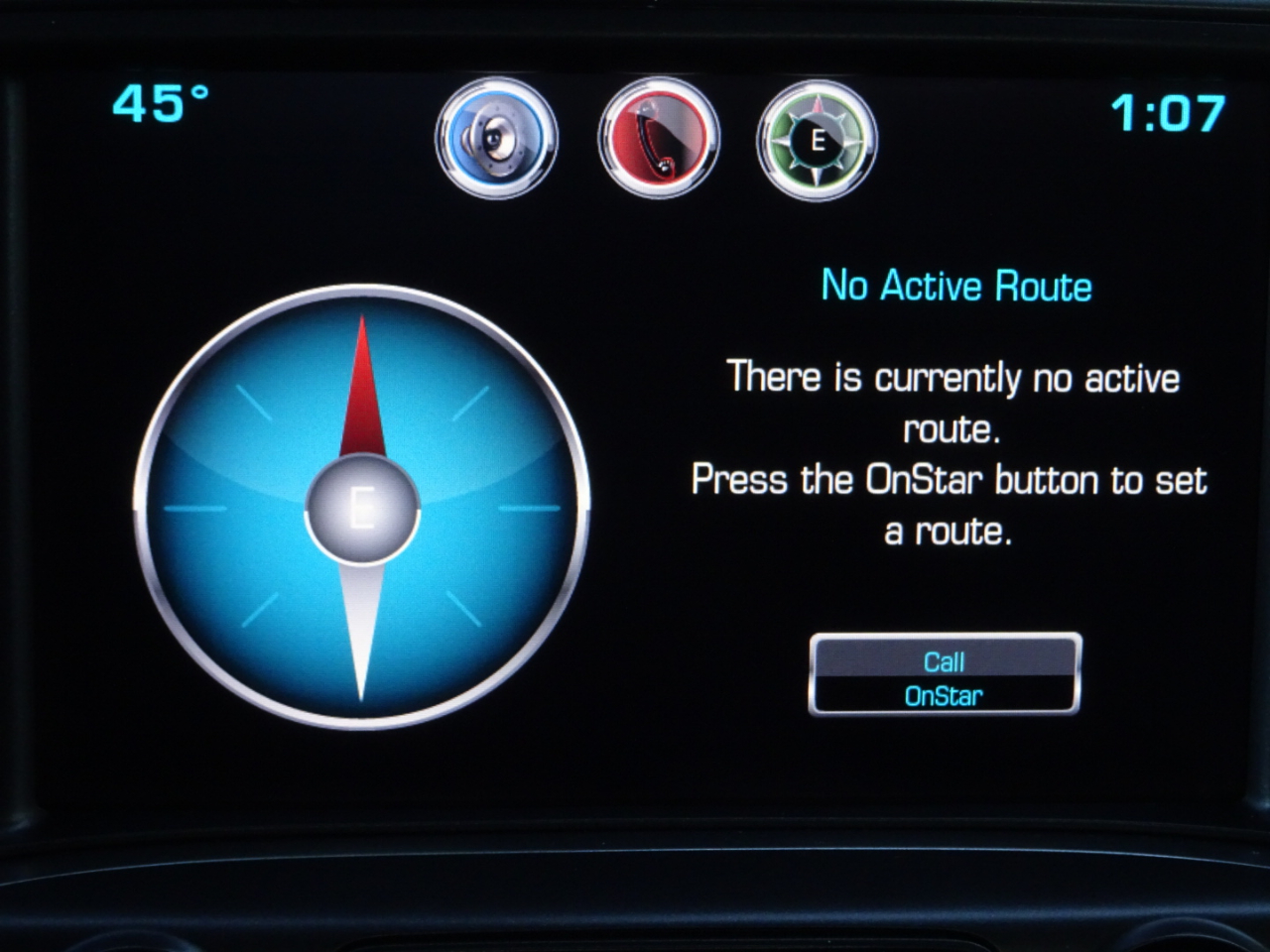Open the green compass navigation icon

(x=817, y=140)
